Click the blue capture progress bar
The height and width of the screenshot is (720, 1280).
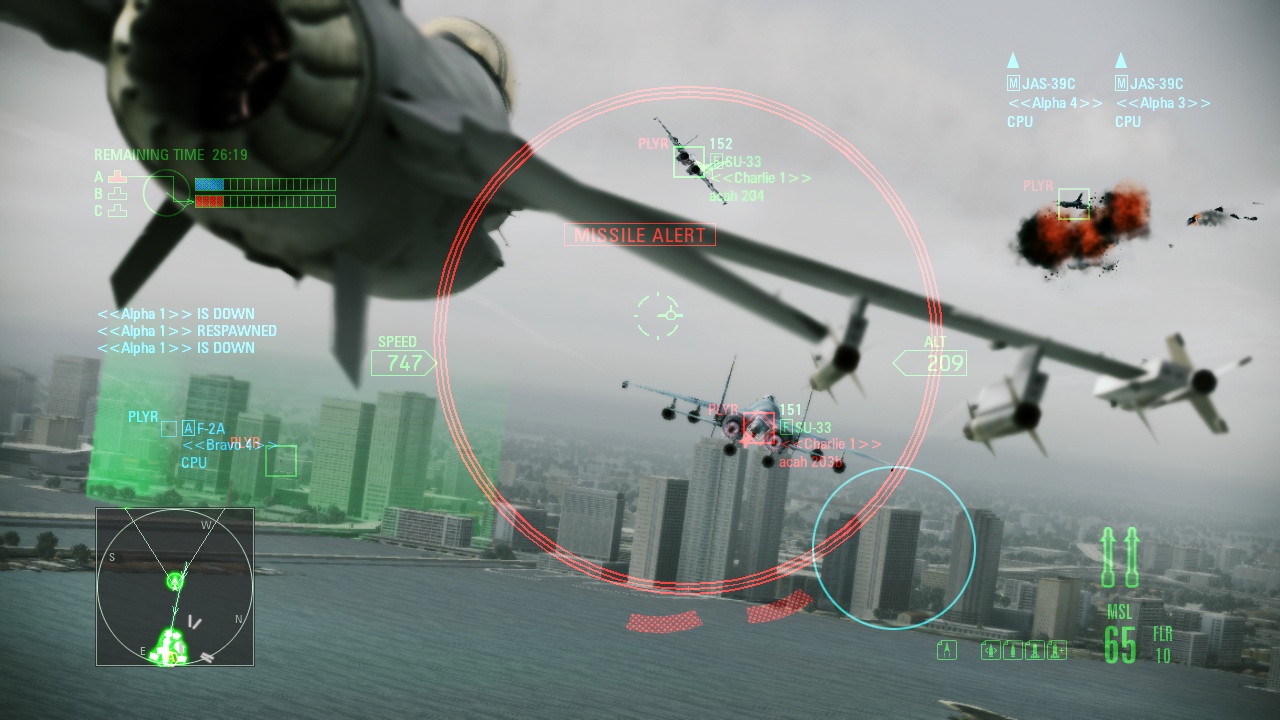coord(209,183)
